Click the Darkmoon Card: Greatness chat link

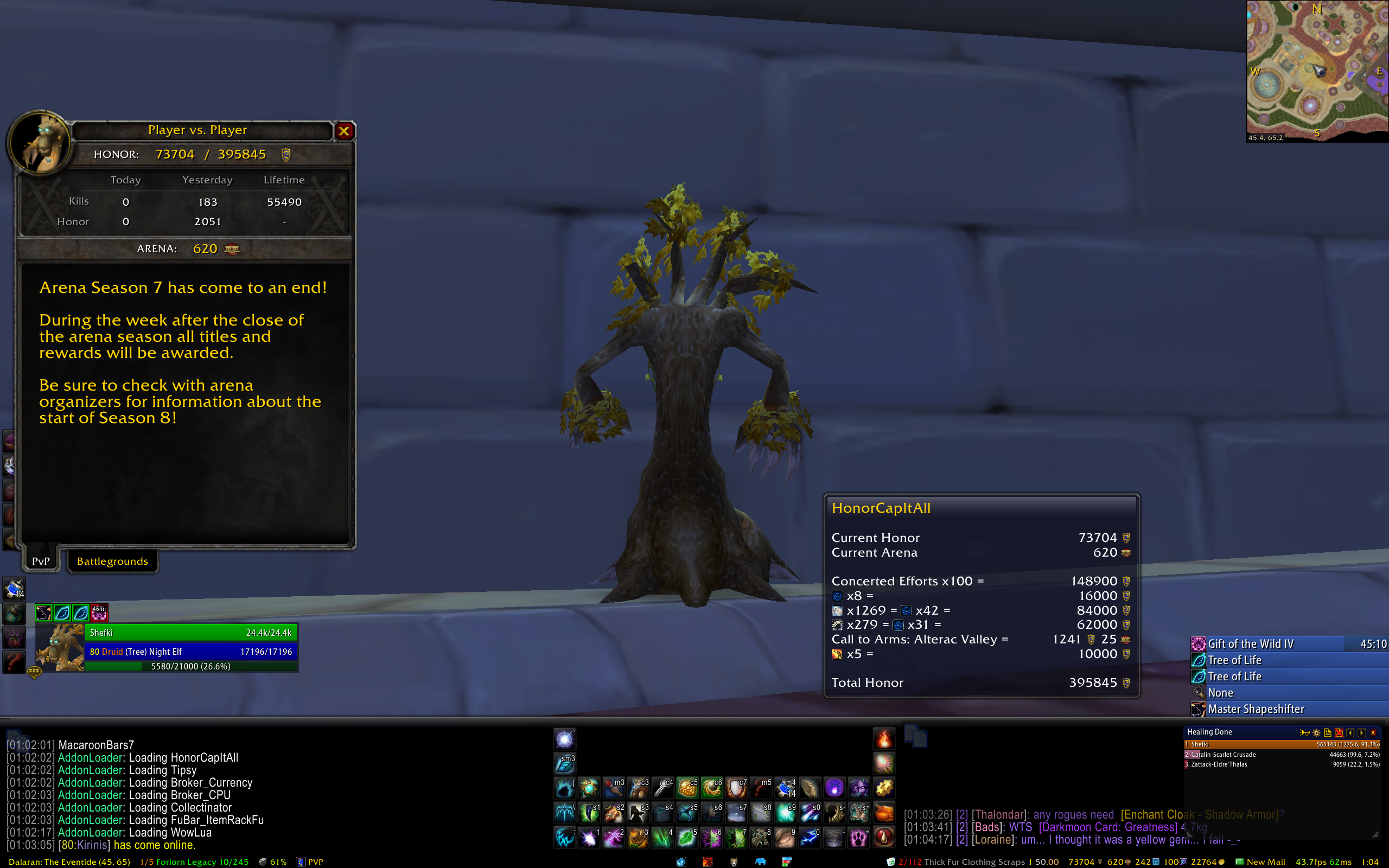pos(1108,827)
